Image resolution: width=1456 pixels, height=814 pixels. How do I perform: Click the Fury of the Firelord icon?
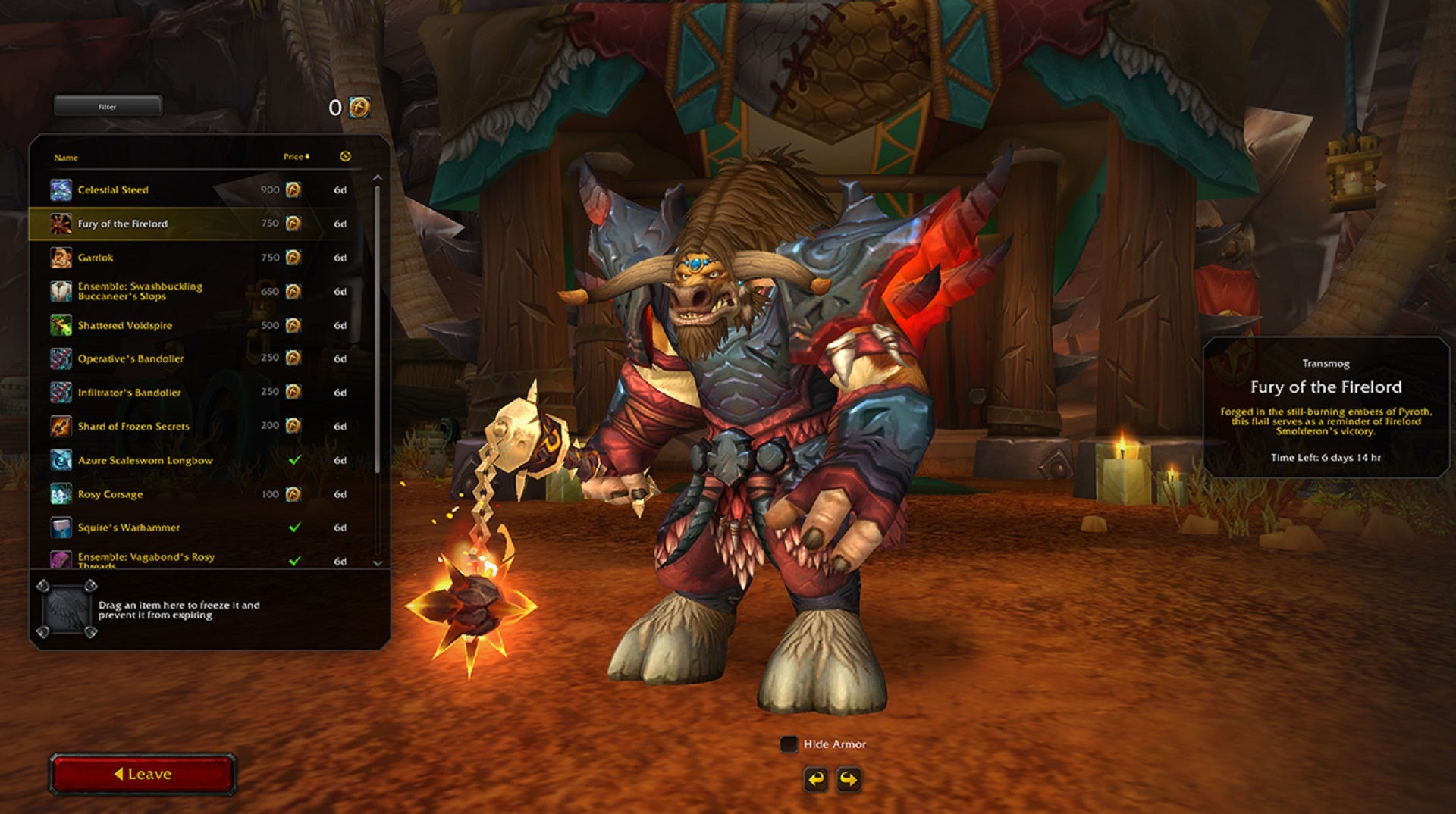click(59, 224)
